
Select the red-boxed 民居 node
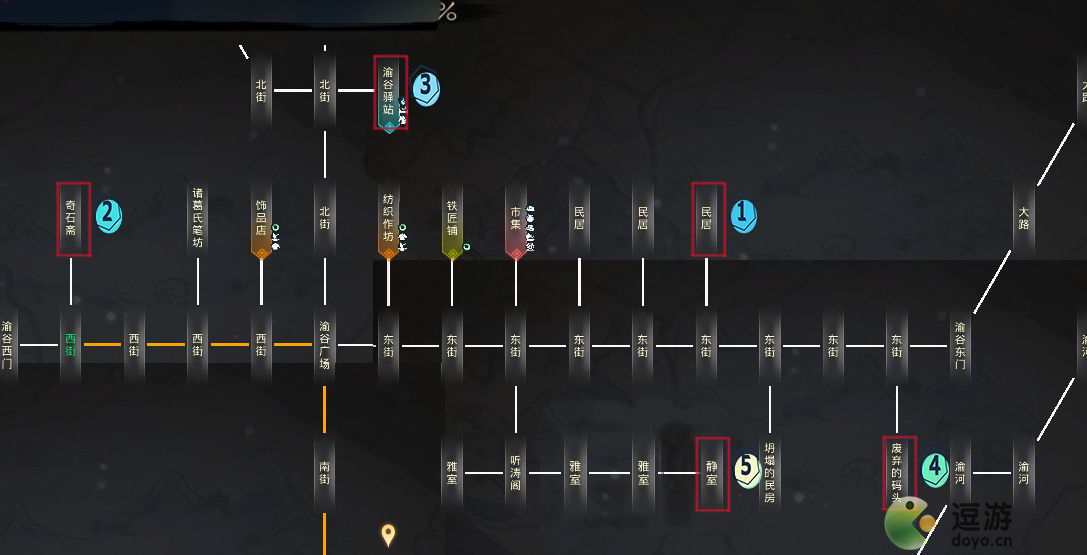point(706,219)
